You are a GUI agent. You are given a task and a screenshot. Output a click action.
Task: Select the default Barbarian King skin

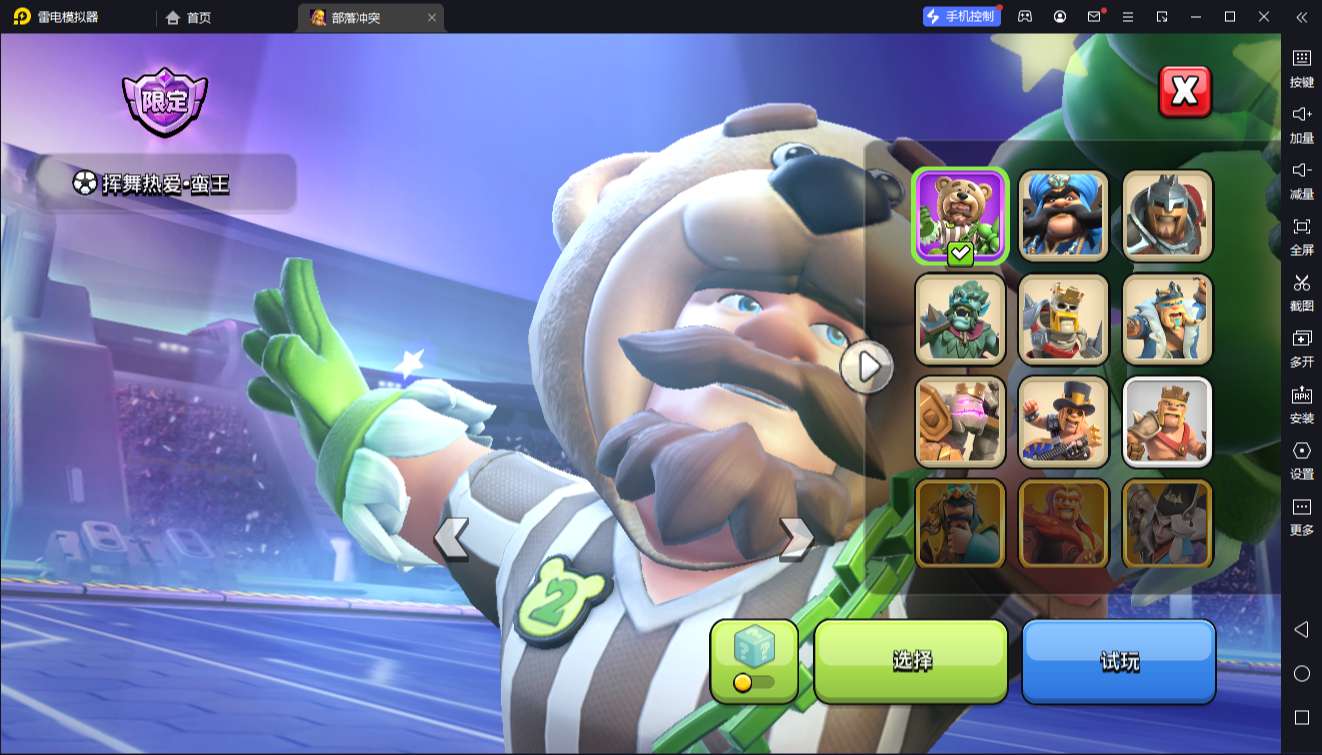(1167, 422)
